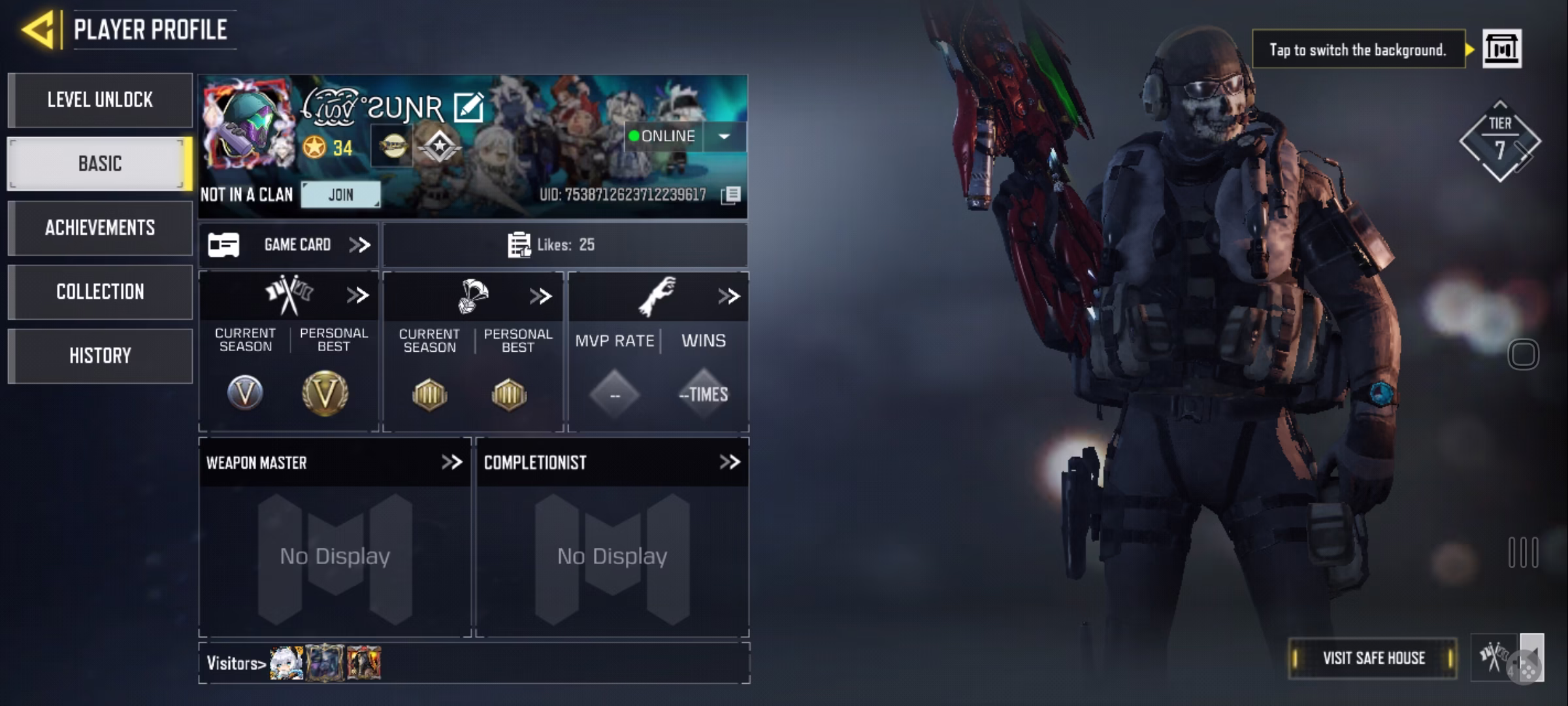Open the Level Unlock tab
This screenshot has height=706, width=1568.
tap(100, 100)
